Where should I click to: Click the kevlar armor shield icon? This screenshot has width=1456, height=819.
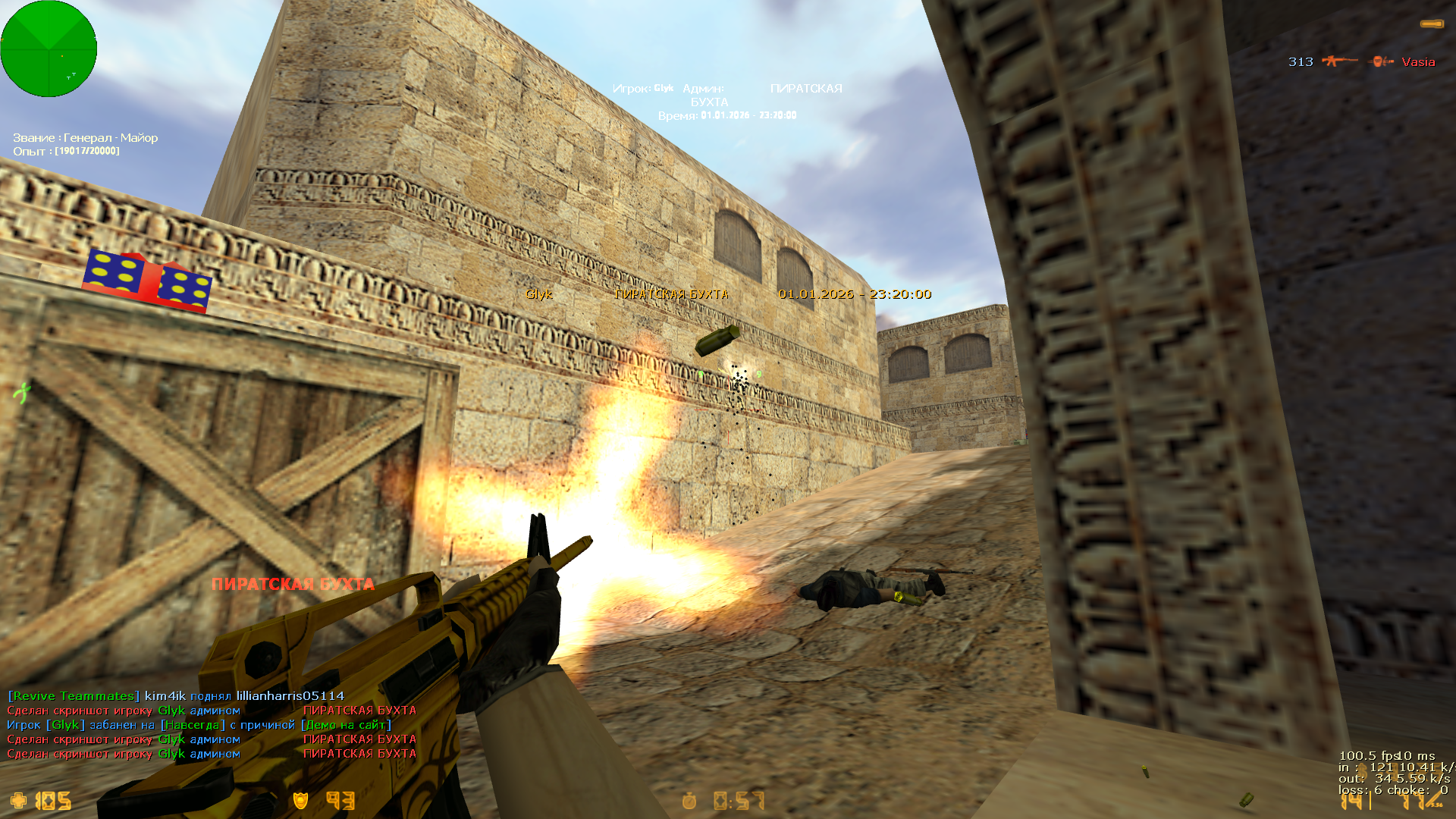click(301, 800)
